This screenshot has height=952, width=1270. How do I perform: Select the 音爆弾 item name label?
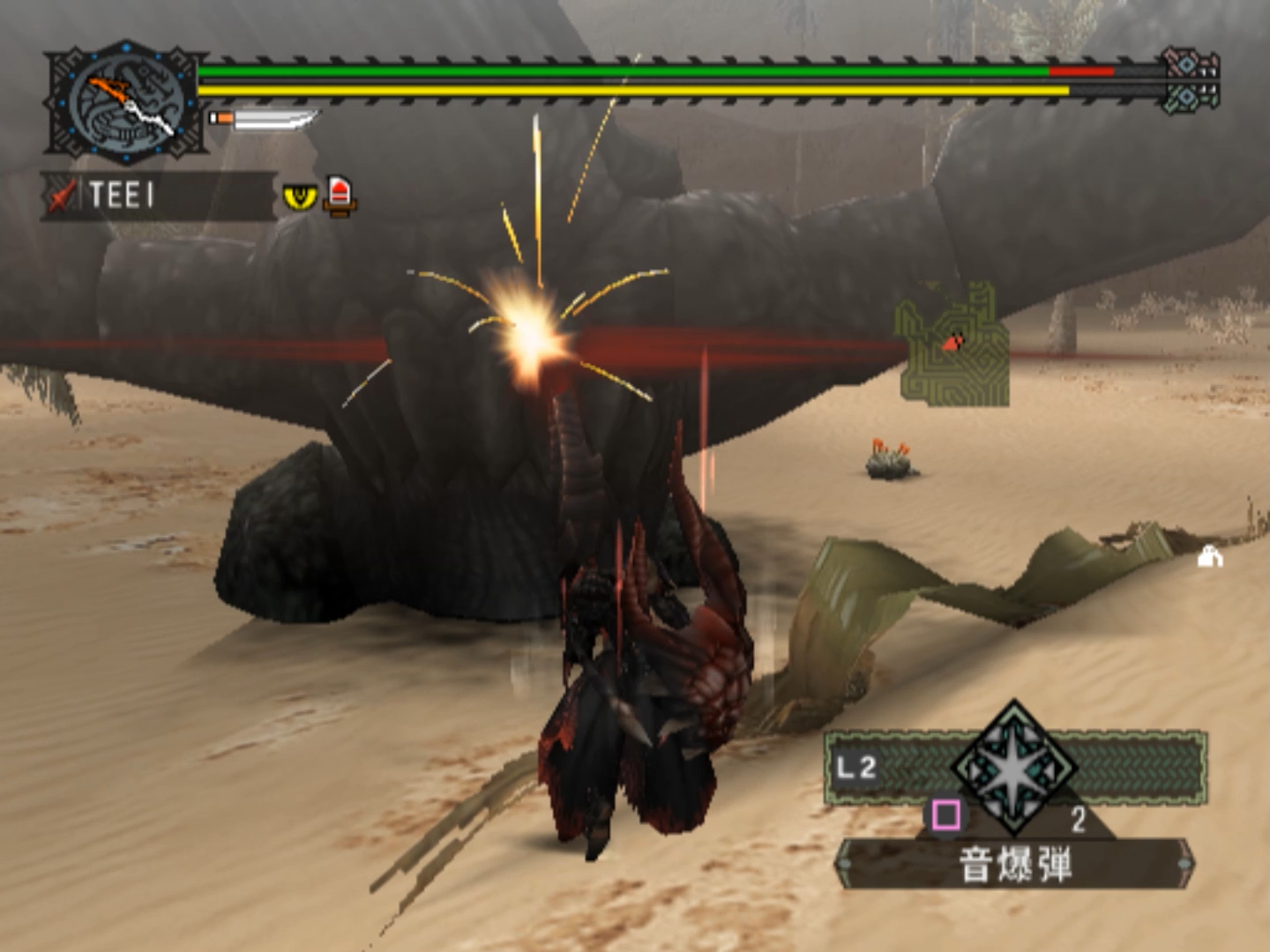click(1014, 864)
